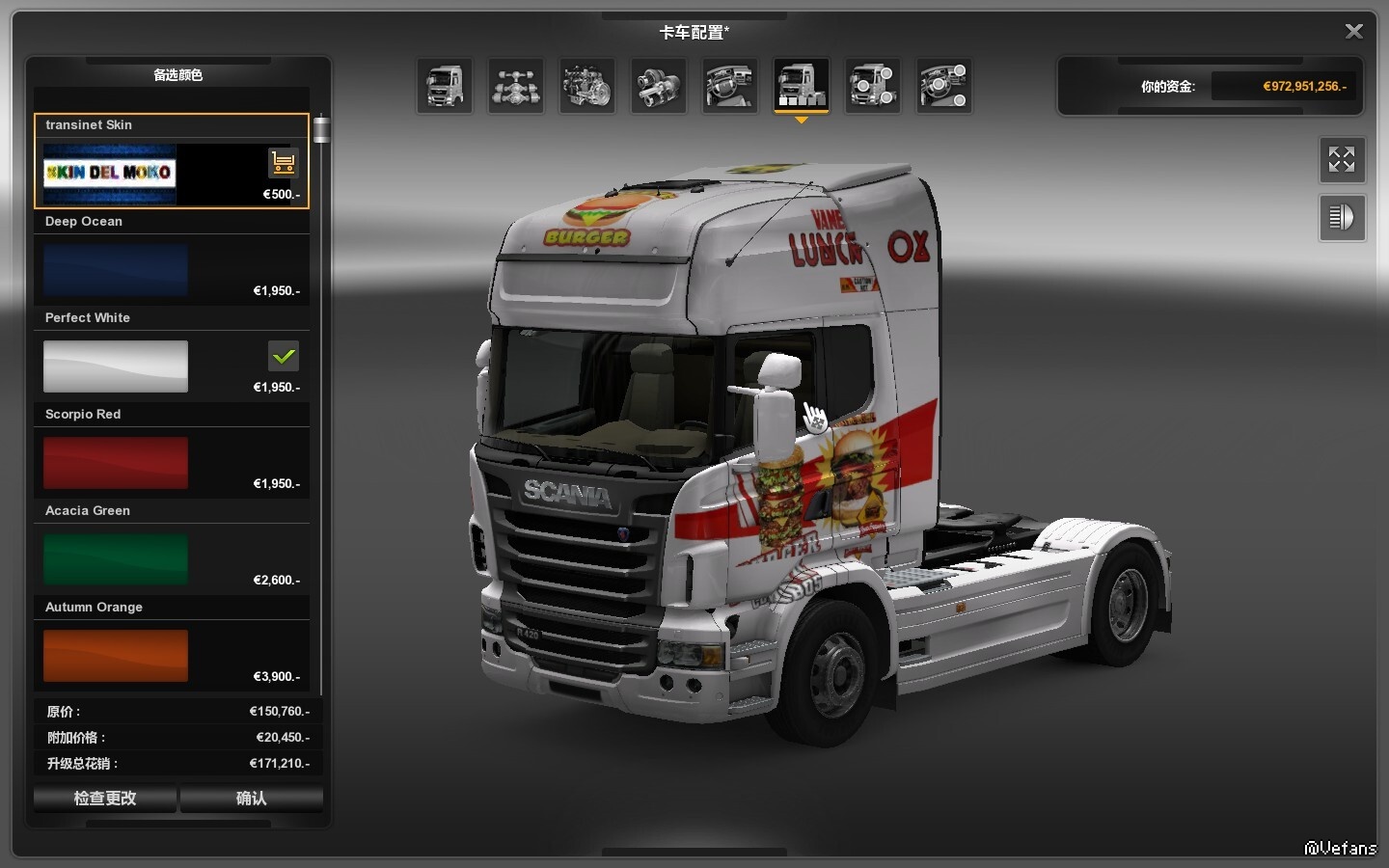The image size is (1389, 868).
Task: Apply the Autumn Orange paint color
Action: pos(116,656)
